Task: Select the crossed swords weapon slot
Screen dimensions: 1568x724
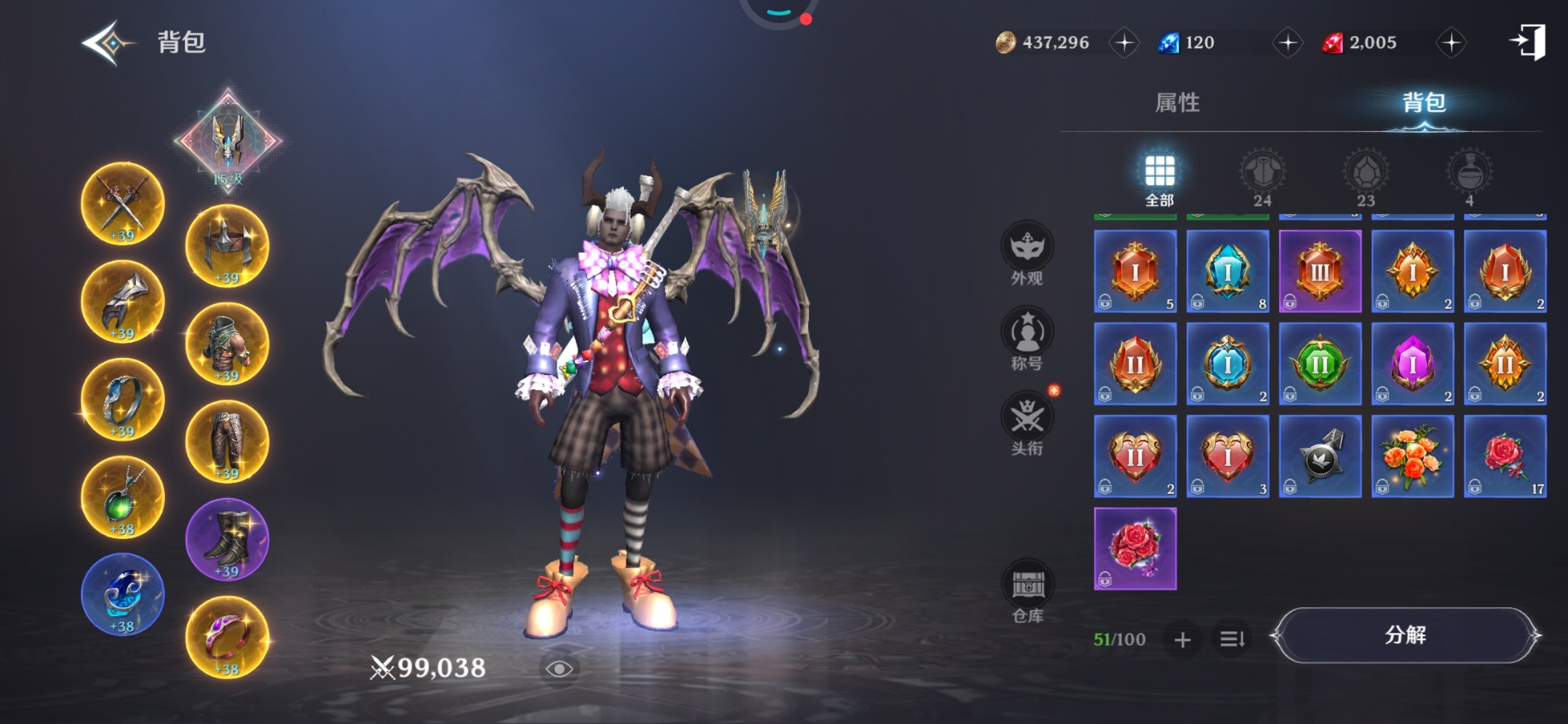Action: [123, 204]
